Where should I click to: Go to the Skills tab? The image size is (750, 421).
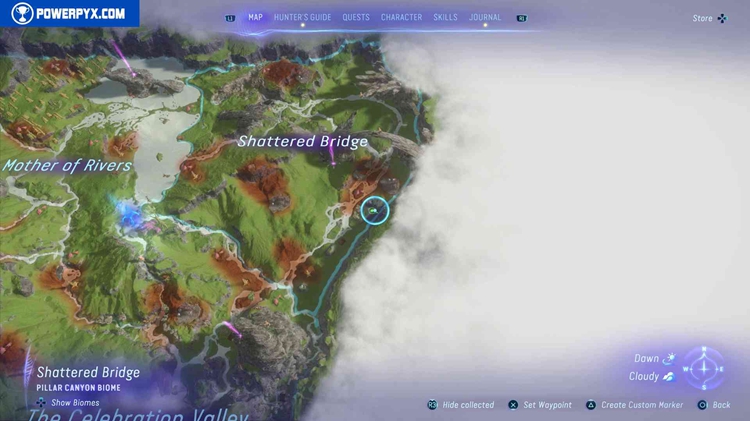point(446,17)
